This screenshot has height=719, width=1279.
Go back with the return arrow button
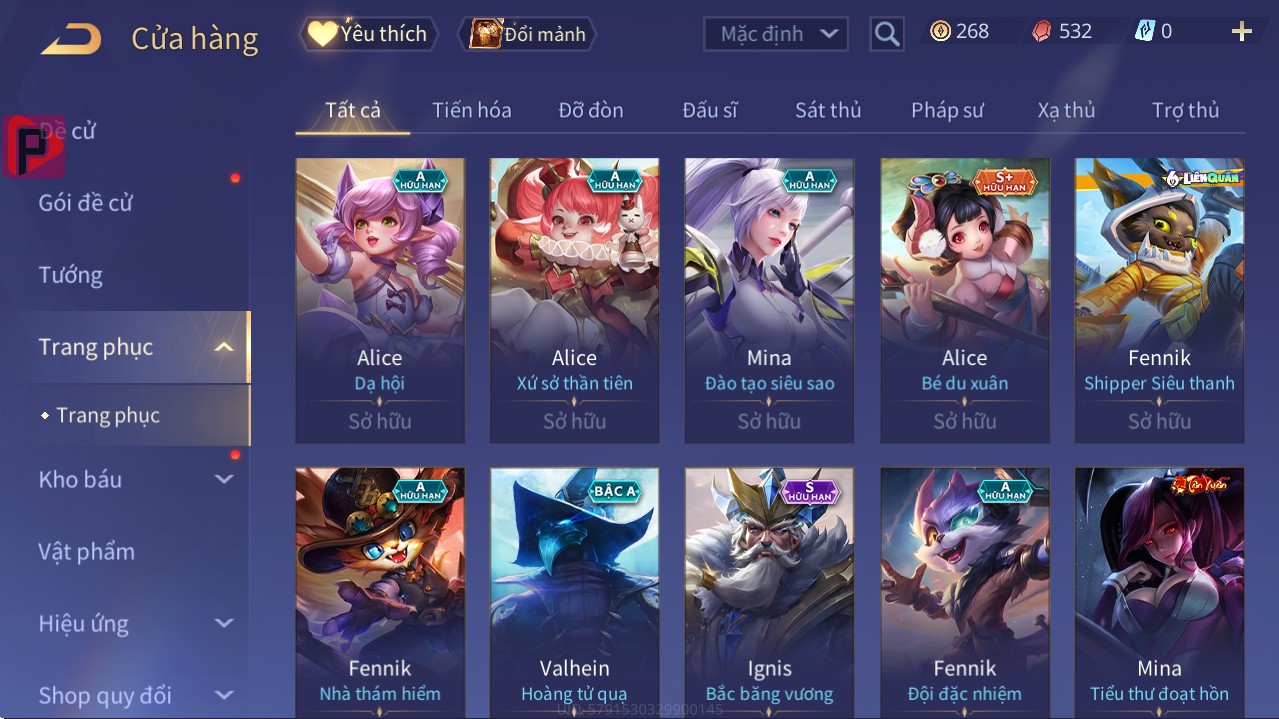click(71, 39)
